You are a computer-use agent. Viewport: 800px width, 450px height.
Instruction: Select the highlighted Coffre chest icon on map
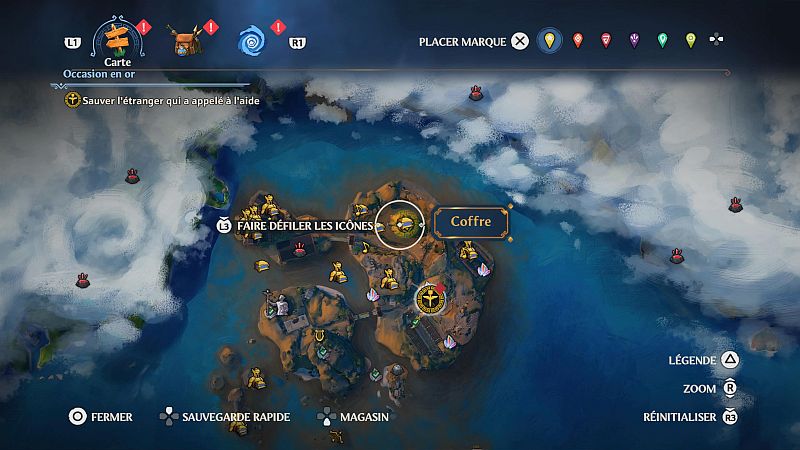pos(404,222)
